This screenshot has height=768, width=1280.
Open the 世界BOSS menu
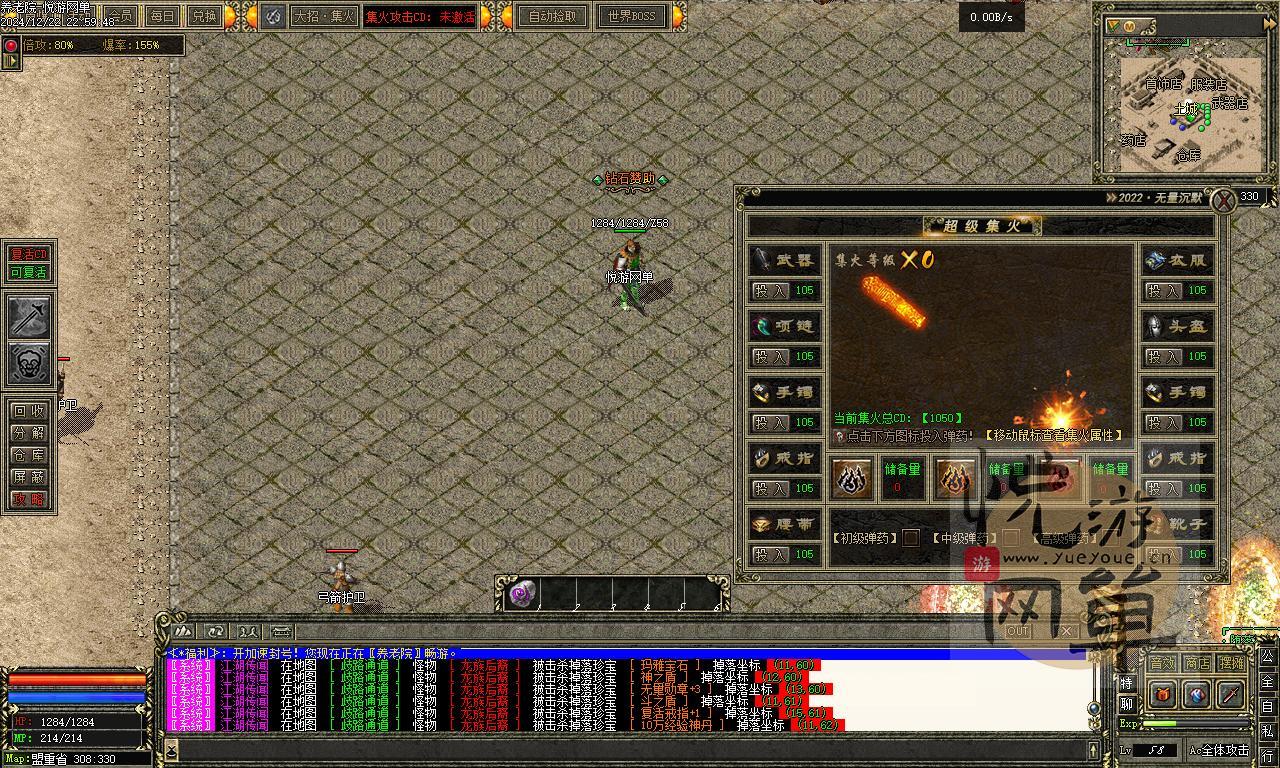click(x=631, y=16)
